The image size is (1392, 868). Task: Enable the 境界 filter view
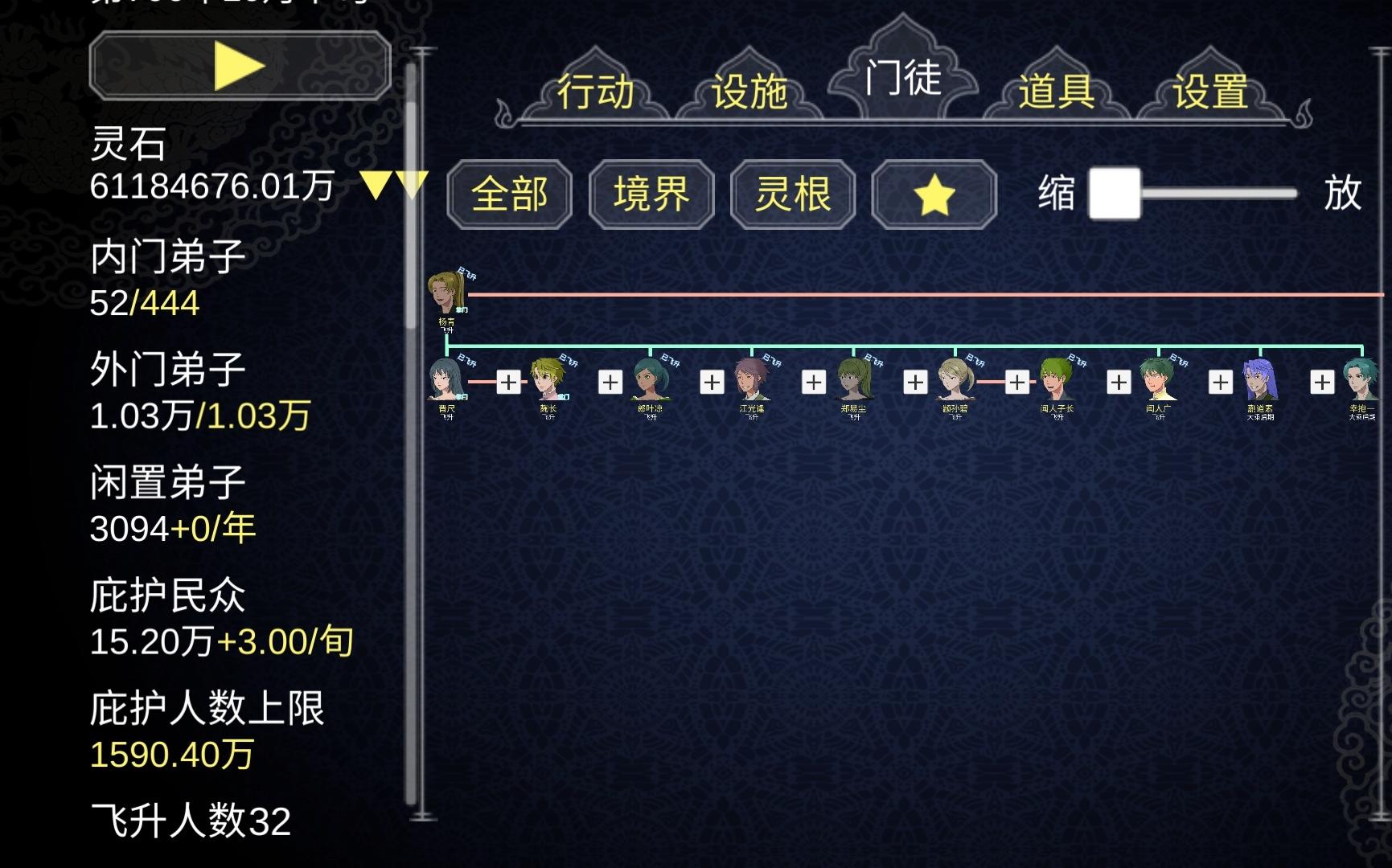[650, 194]
